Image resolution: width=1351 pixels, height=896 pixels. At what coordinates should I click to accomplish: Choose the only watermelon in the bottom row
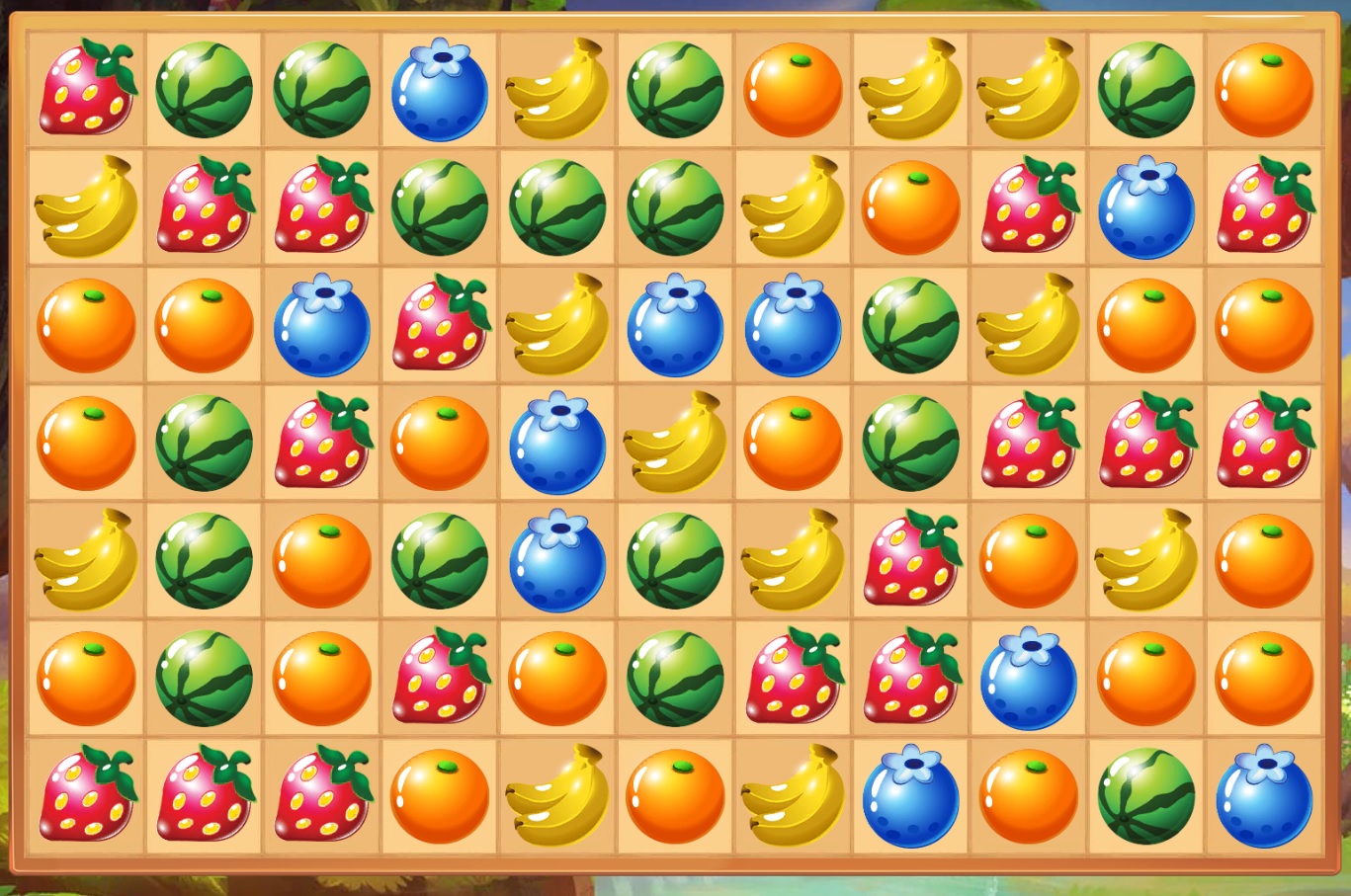point(1146,795)
